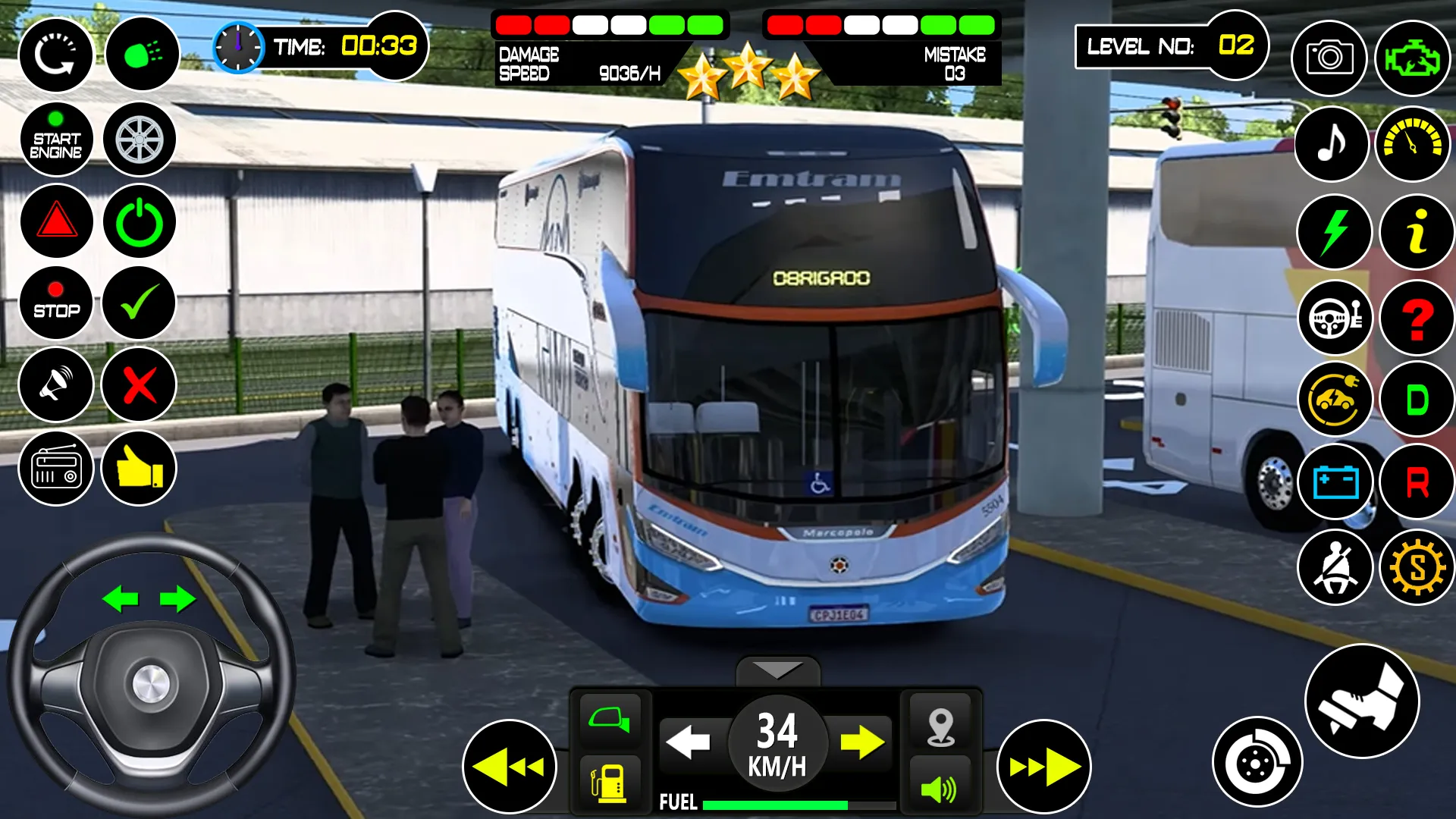Viewport: 1456px width, 819px height.
Task: Tap the Start Engine button
Action: point(56,140)
